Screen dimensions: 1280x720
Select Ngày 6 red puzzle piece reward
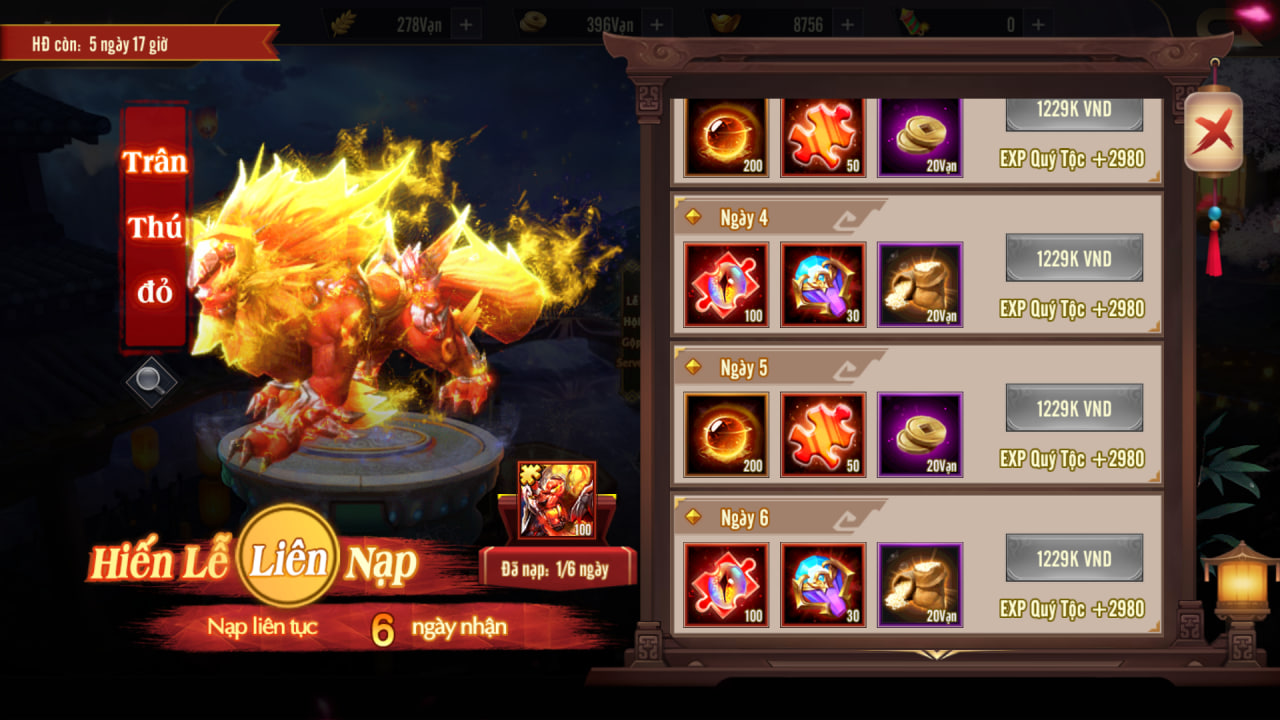726,585
